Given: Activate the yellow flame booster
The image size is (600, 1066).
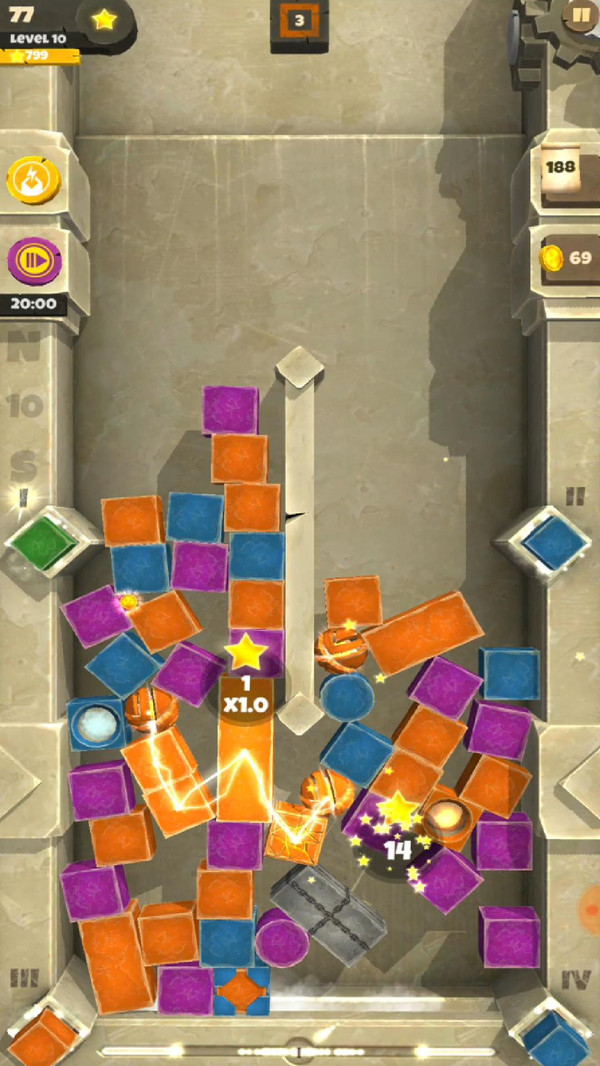Looking at the screenshot, I should (34, 181).
